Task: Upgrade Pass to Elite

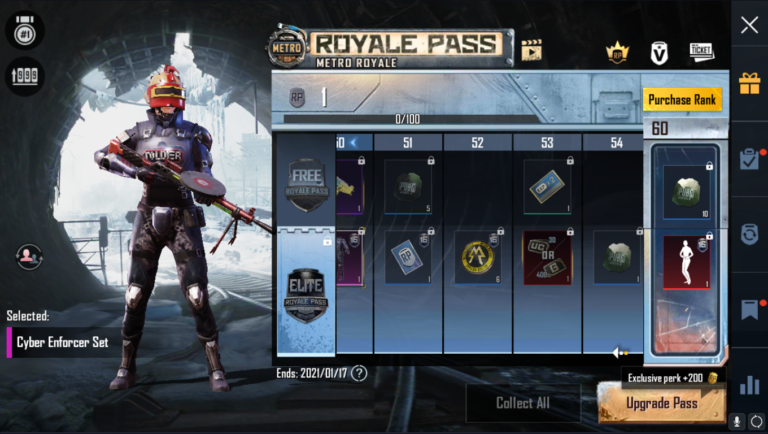Action: 661,403
